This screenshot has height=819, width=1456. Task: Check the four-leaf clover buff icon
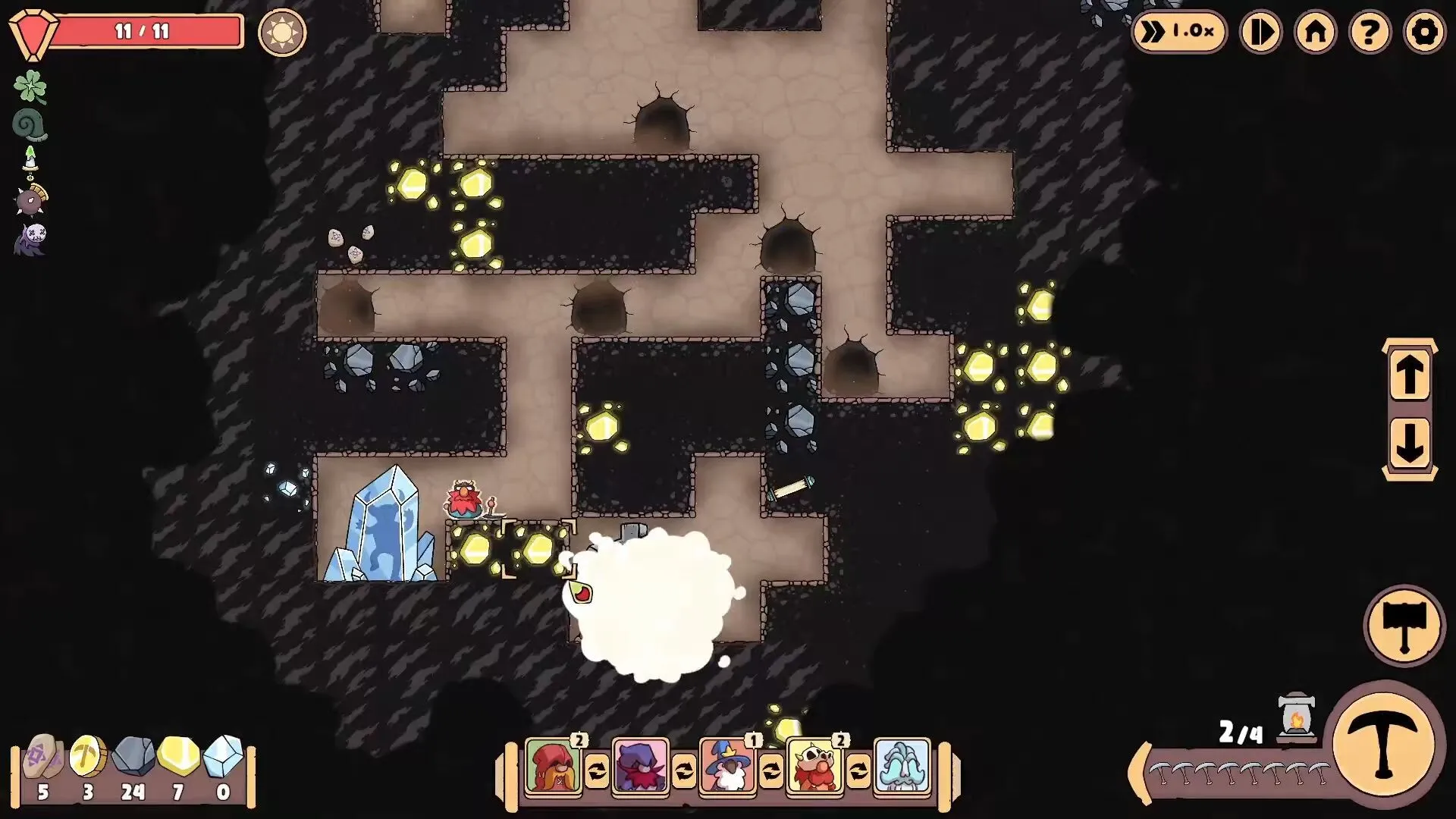31,86
